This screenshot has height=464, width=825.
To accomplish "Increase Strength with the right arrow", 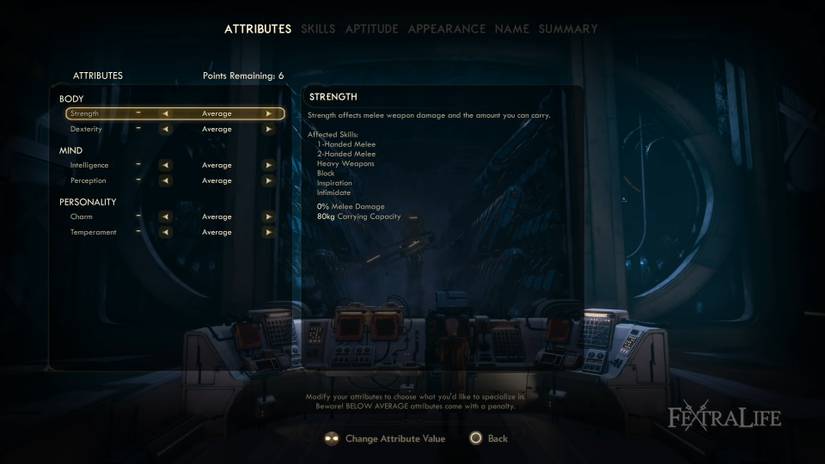I will 268,114.
